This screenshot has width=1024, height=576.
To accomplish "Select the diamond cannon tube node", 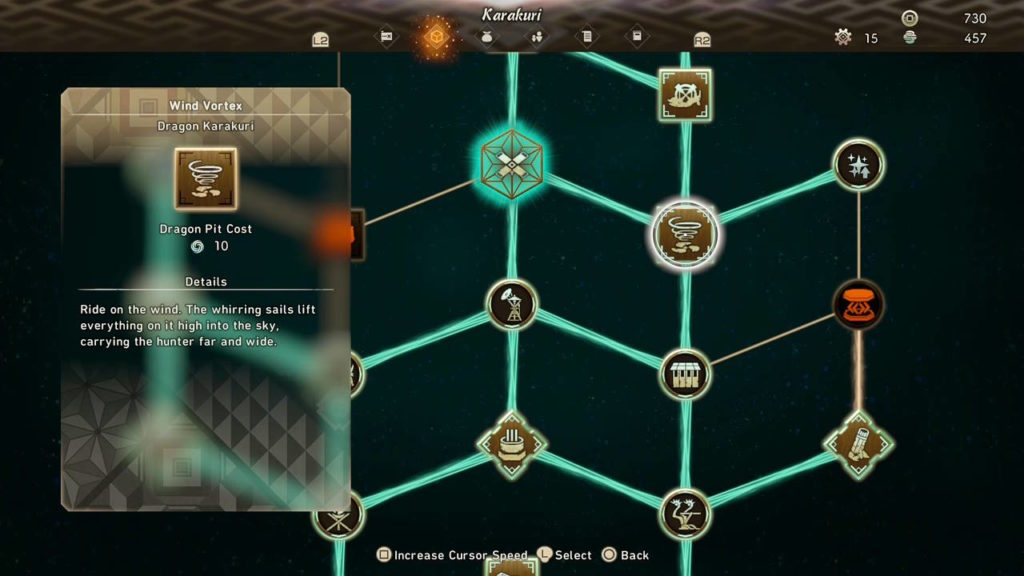I will pos(858,444).
